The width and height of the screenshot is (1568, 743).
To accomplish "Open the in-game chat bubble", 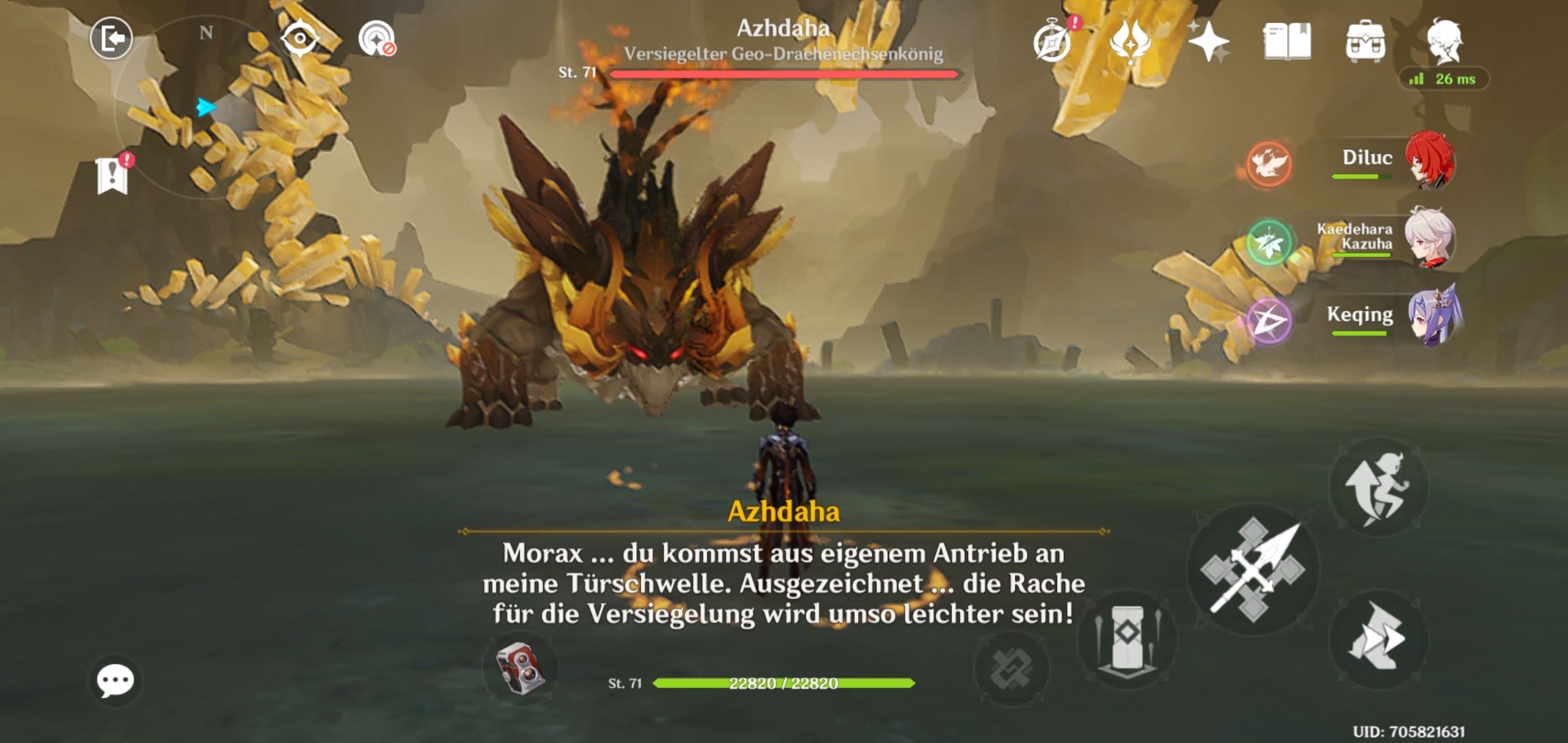I will [x=117, y=681].
